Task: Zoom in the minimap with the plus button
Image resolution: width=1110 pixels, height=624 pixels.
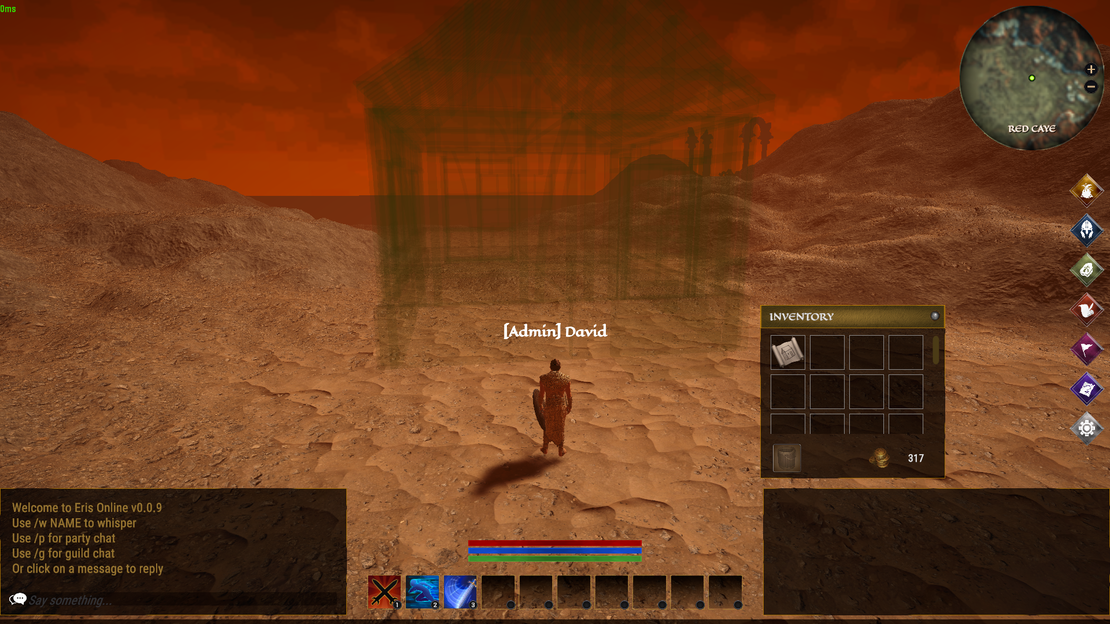Action: pos(1091,70)
